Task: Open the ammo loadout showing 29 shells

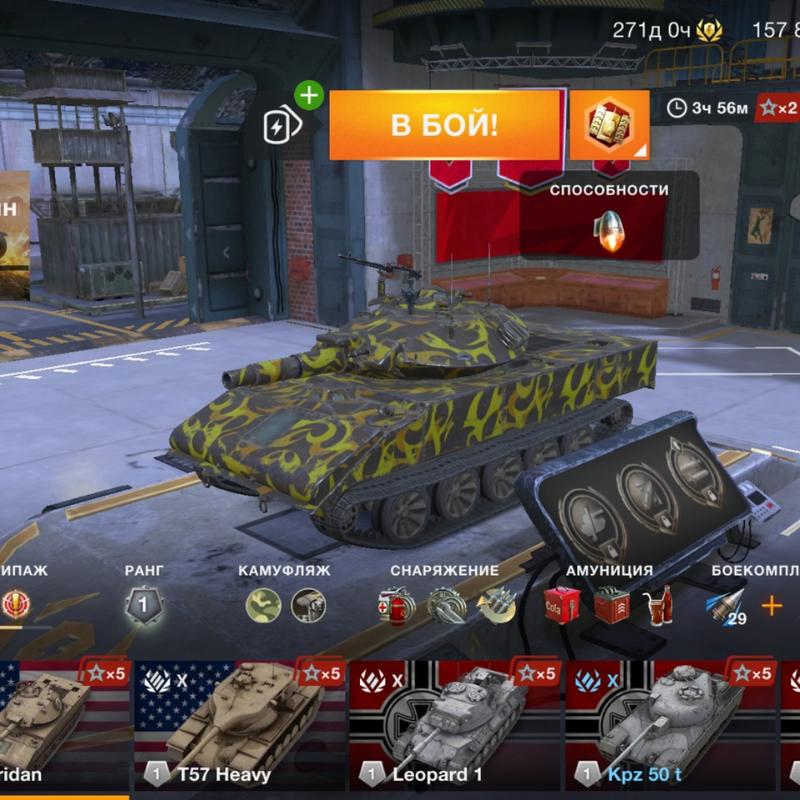Action: pyautogui.click(x=727, y=606)
